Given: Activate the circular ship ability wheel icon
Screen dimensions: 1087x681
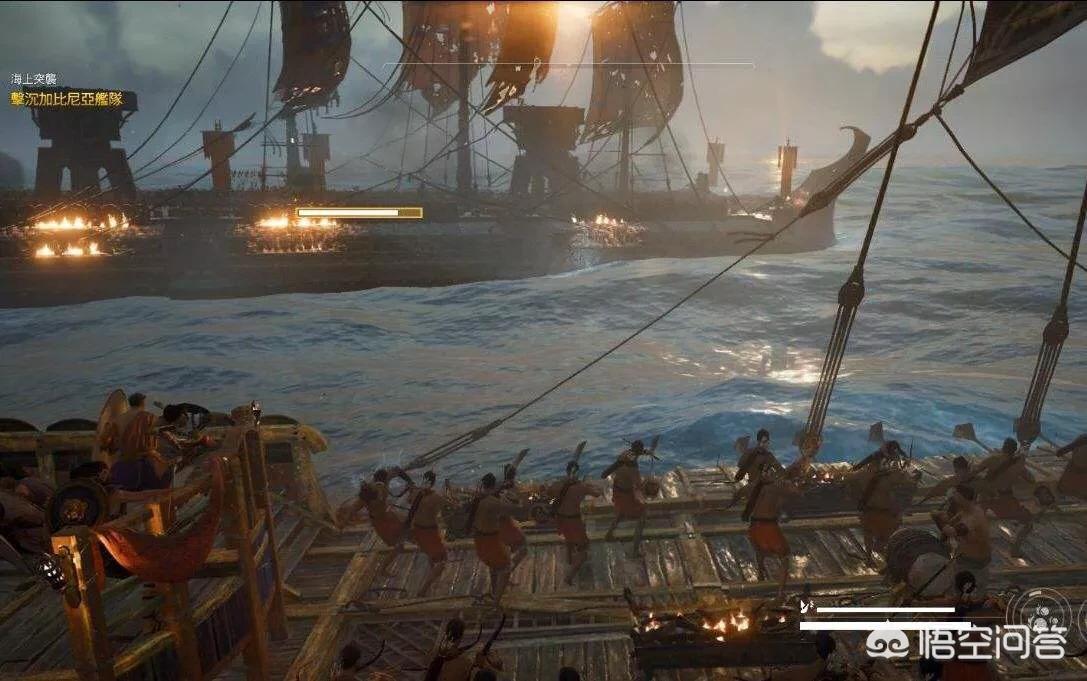Looking at the screenshot, I should pyautogui.click(x=1040, y=611).
